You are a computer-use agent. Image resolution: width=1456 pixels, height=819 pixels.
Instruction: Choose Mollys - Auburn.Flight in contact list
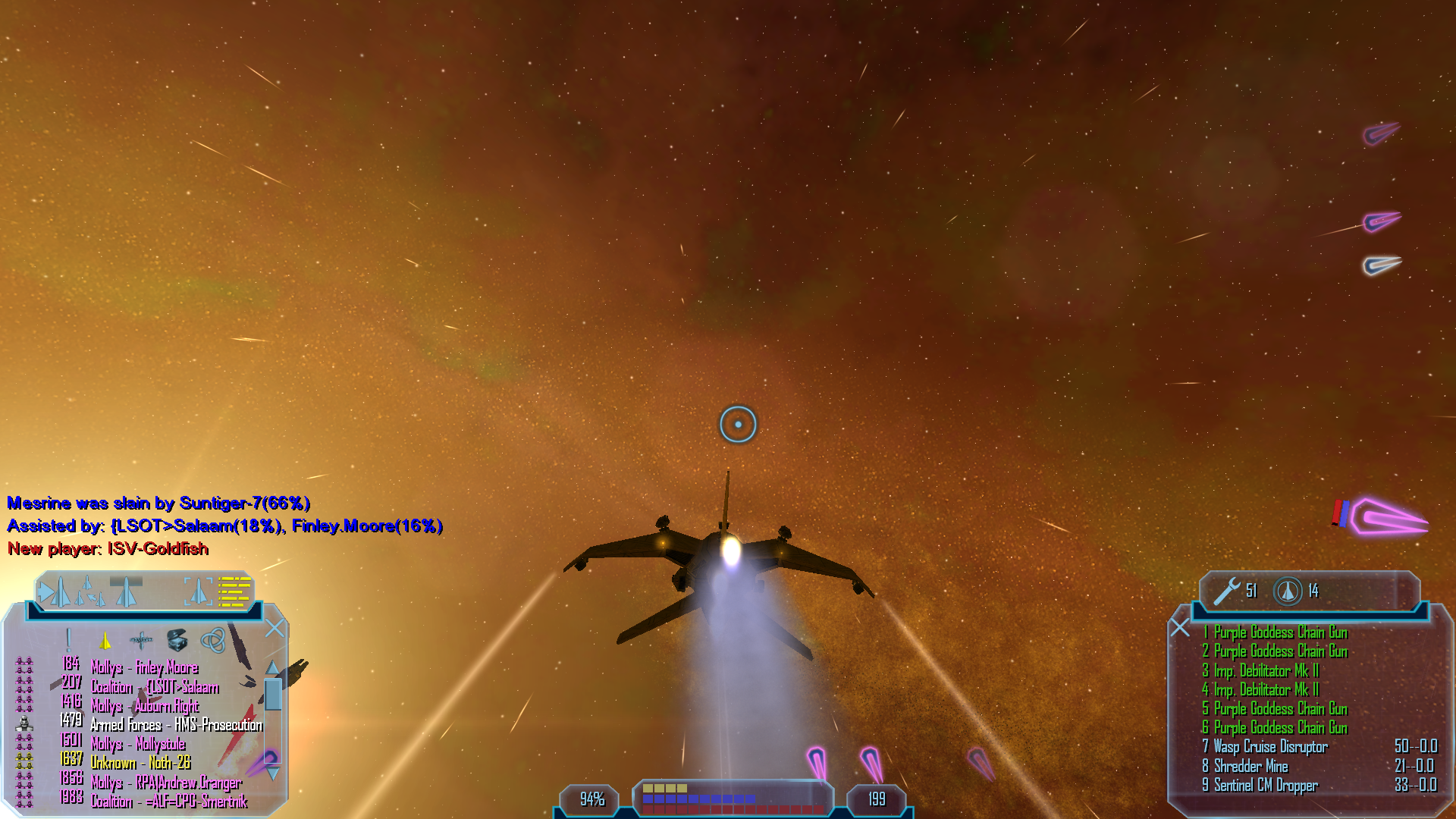point(144,706)
